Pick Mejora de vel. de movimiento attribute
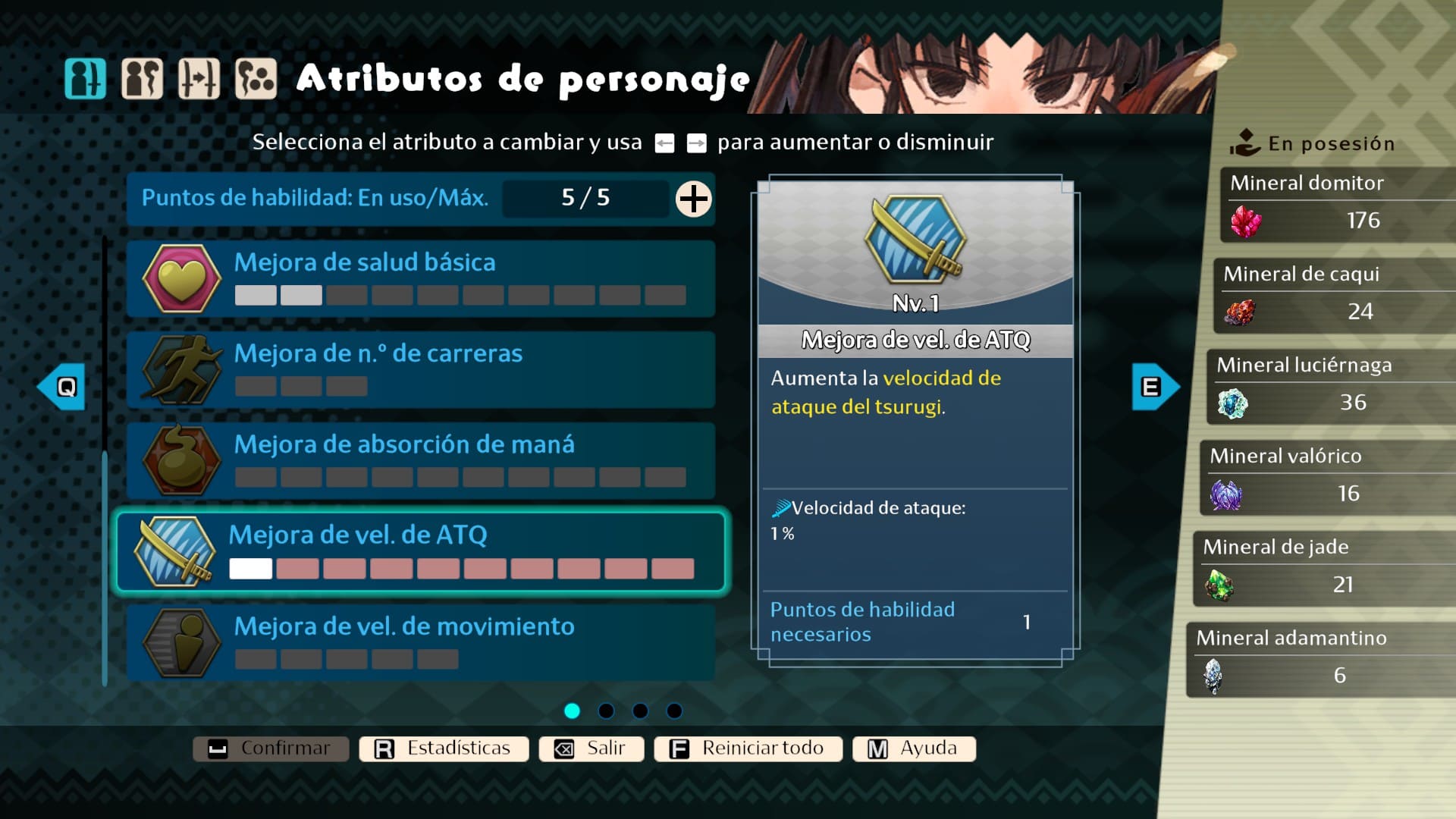 (421, 642)
